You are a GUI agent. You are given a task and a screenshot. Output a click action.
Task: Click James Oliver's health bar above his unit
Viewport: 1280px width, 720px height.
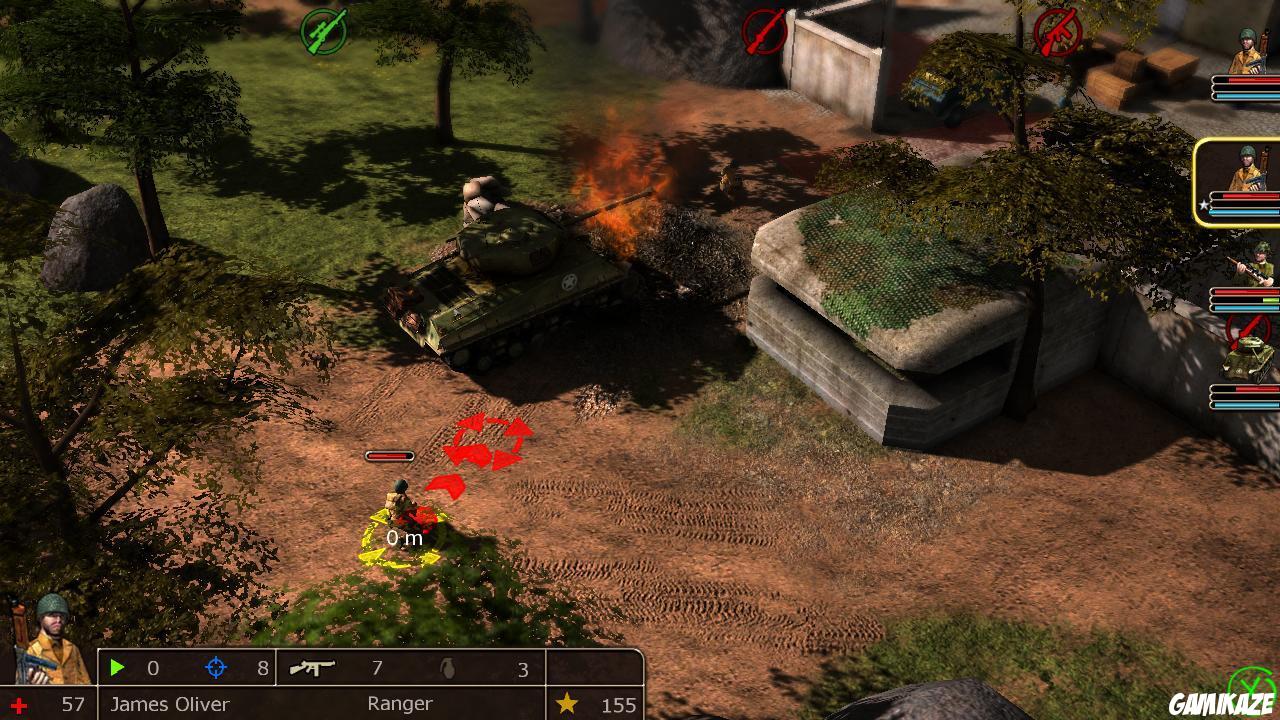(388, 455)
